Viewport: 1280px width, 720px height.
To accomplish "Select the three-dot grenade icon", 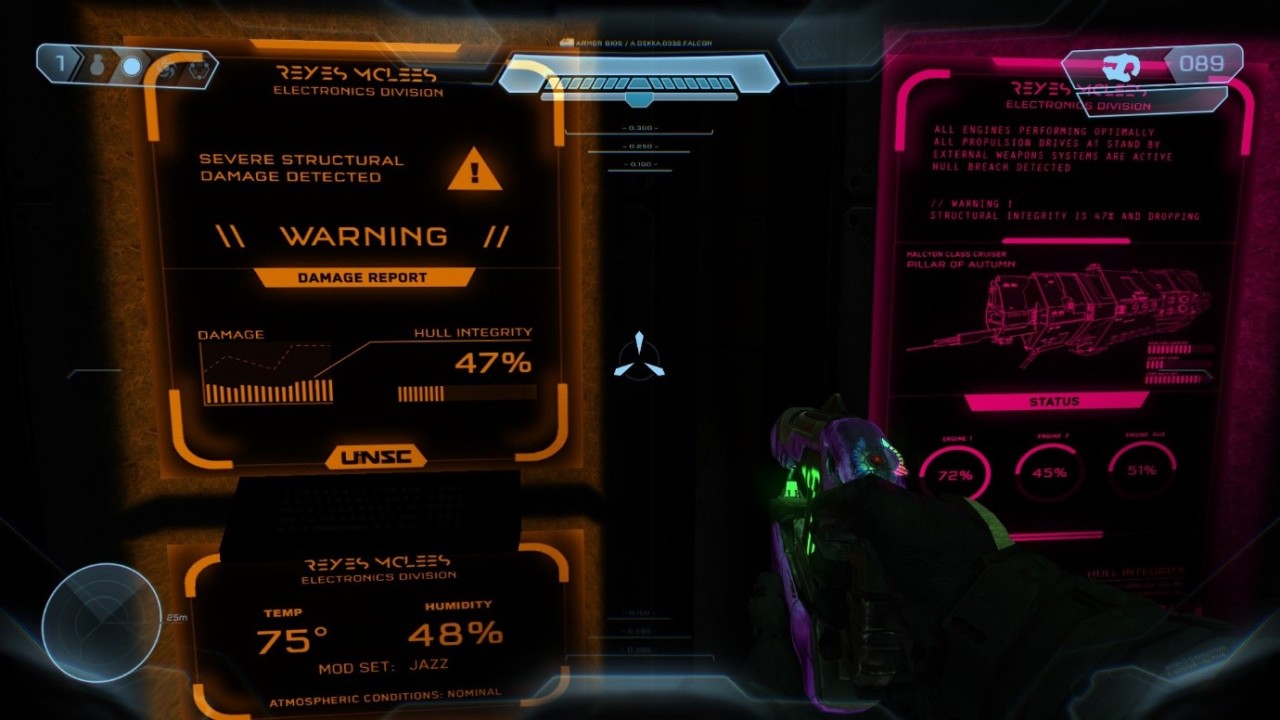I will point(198,68).
